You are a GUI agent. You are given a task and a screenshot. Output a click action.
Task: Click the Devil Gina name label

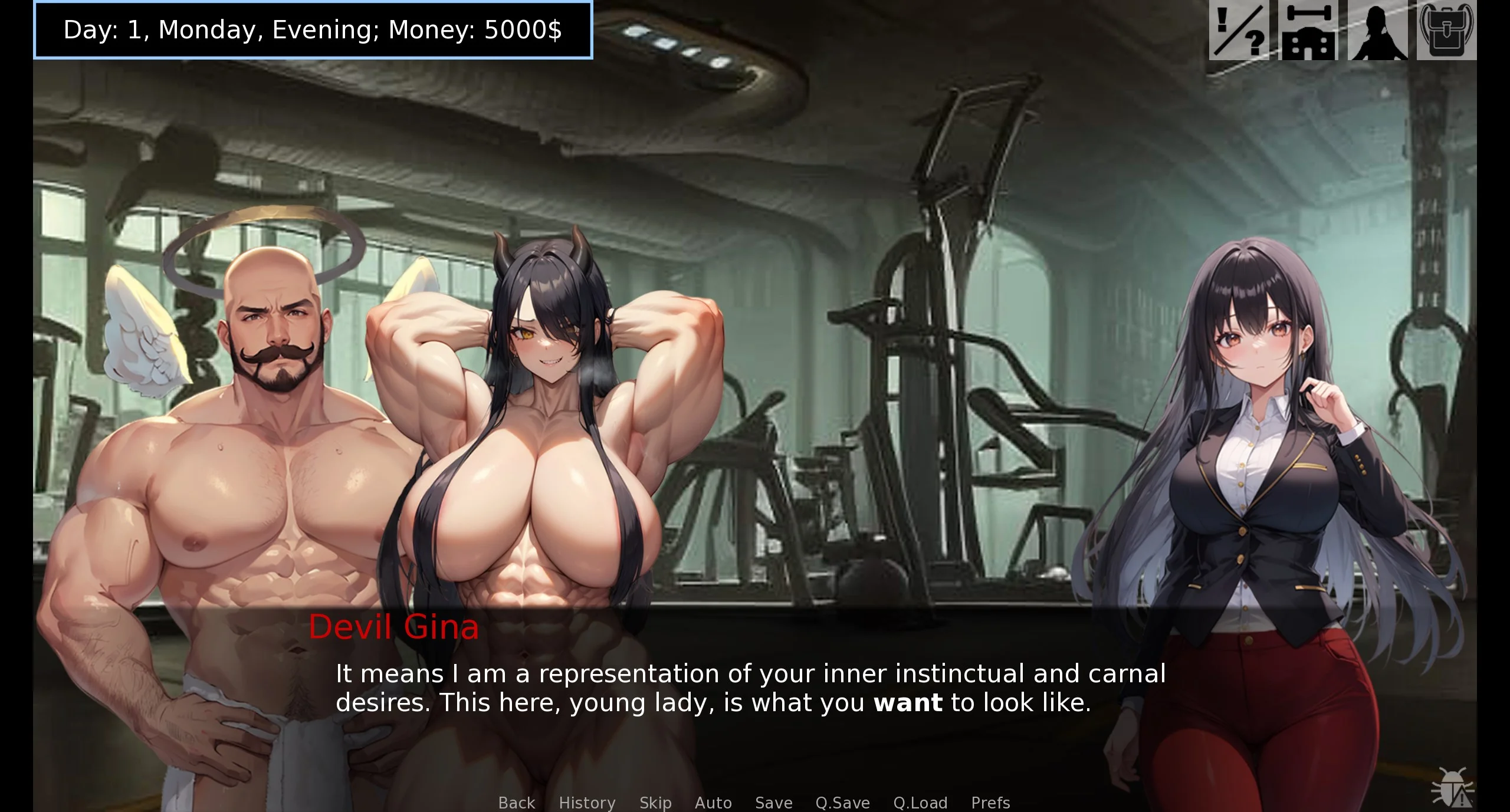[395, 627]
